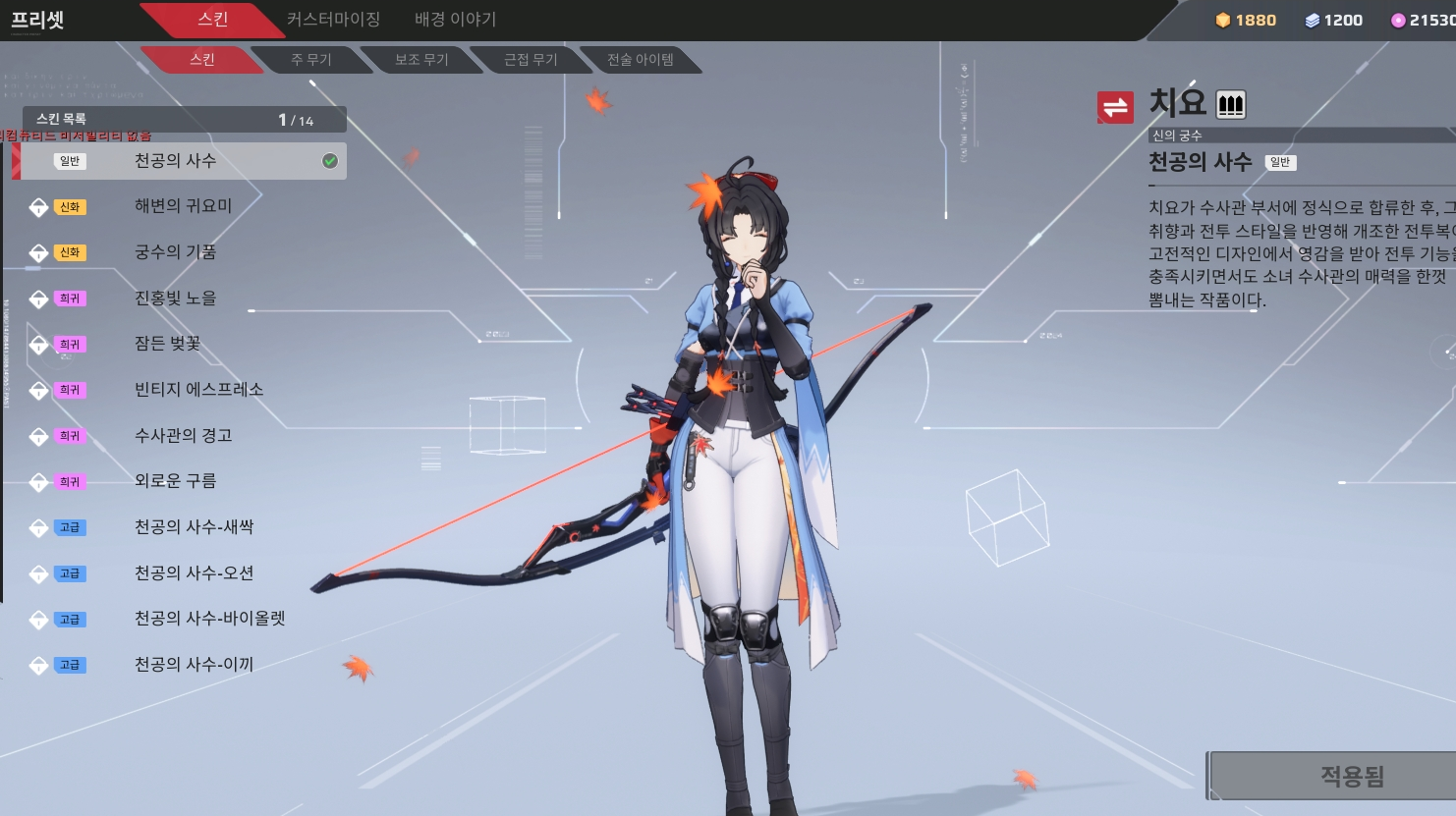Select the 보조 무기 sub-tab
The image size is (1456, 816).
pyautogui.click(x=421, y=60)
